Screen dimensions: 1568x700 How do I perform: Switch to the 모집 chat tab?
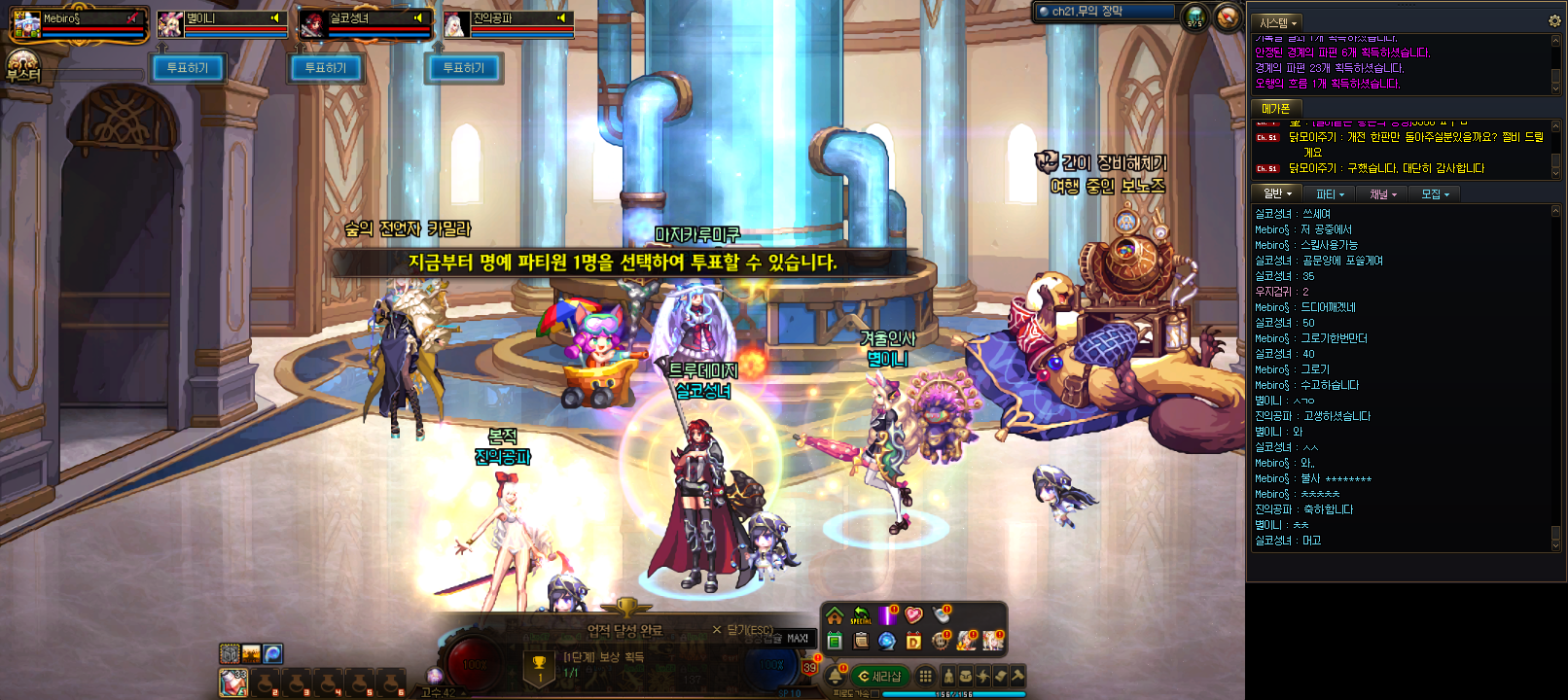pos(1435,194)
